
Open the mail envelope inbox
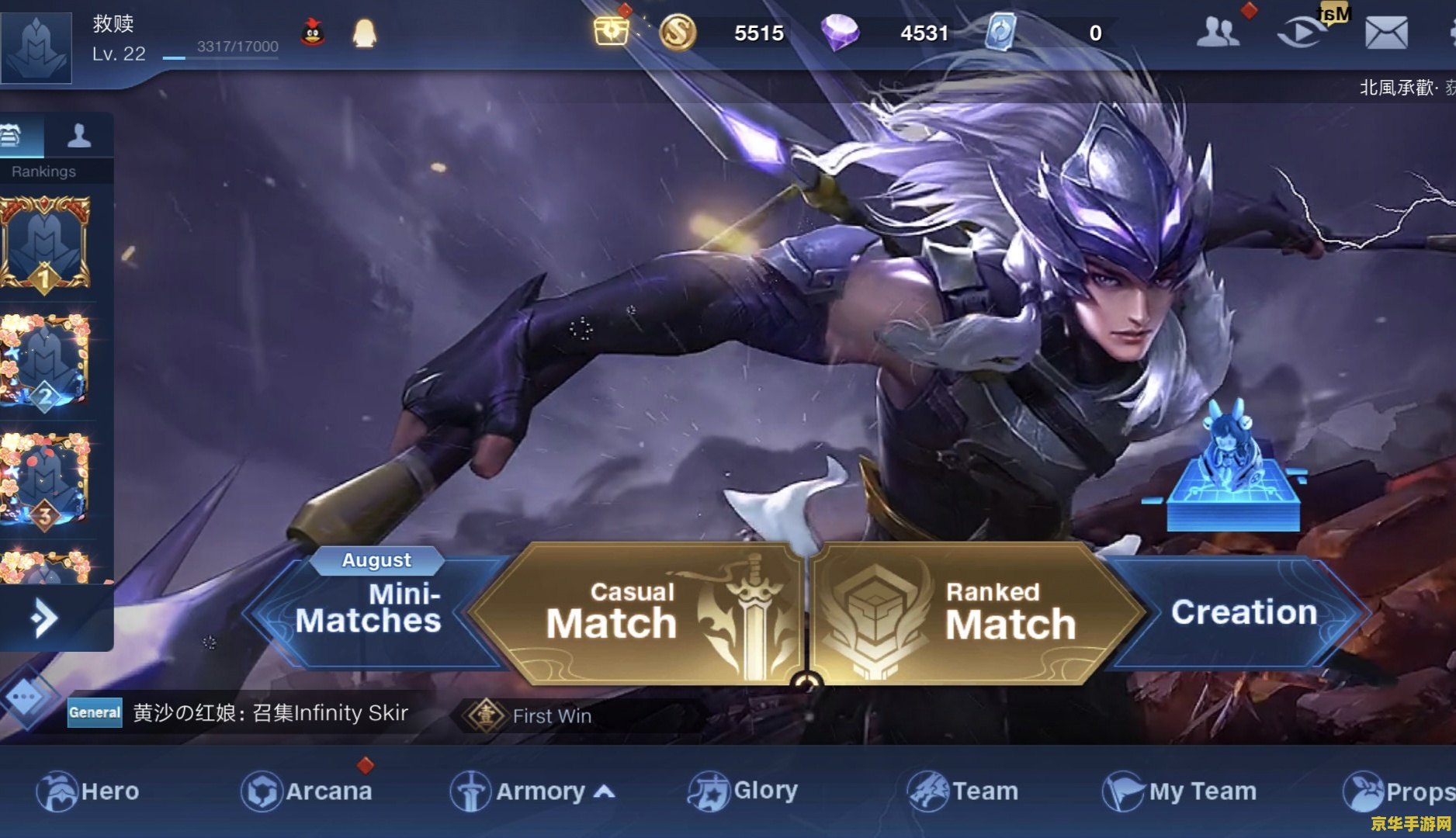pos(1386,33)
